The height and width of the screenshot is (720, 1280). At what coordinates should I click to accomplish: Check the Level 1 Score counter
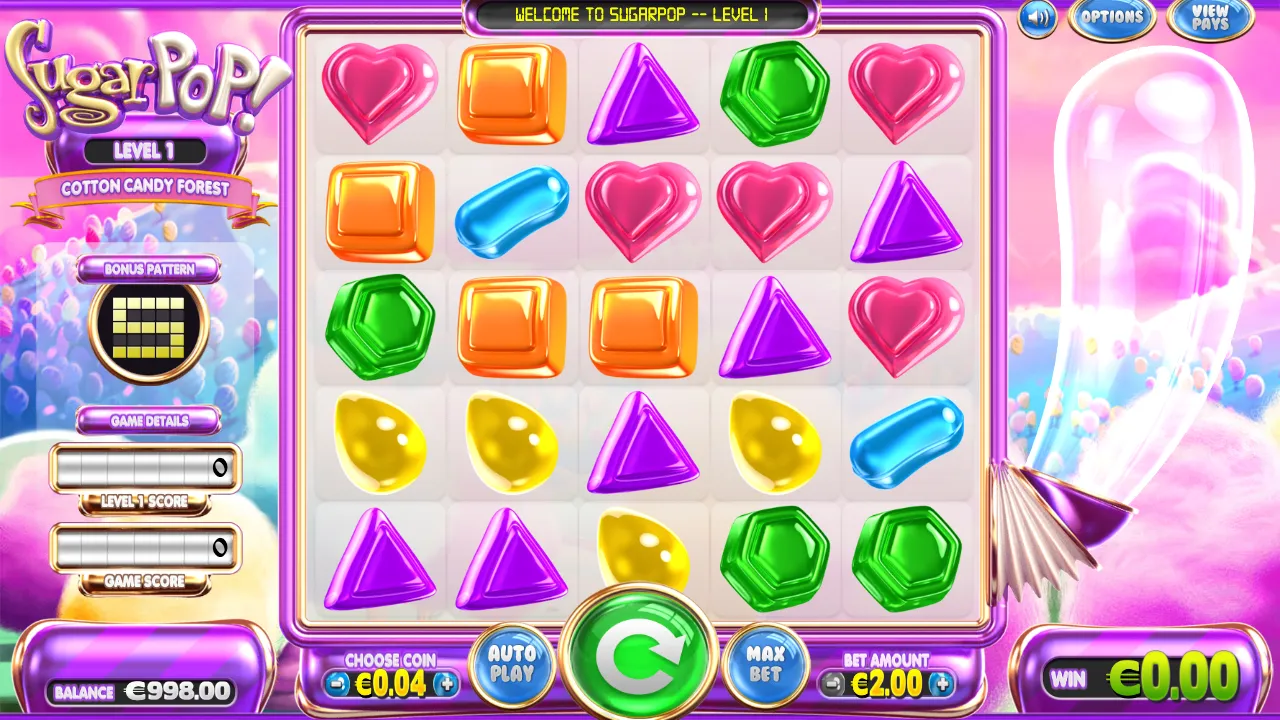click(x=145, y=467)
